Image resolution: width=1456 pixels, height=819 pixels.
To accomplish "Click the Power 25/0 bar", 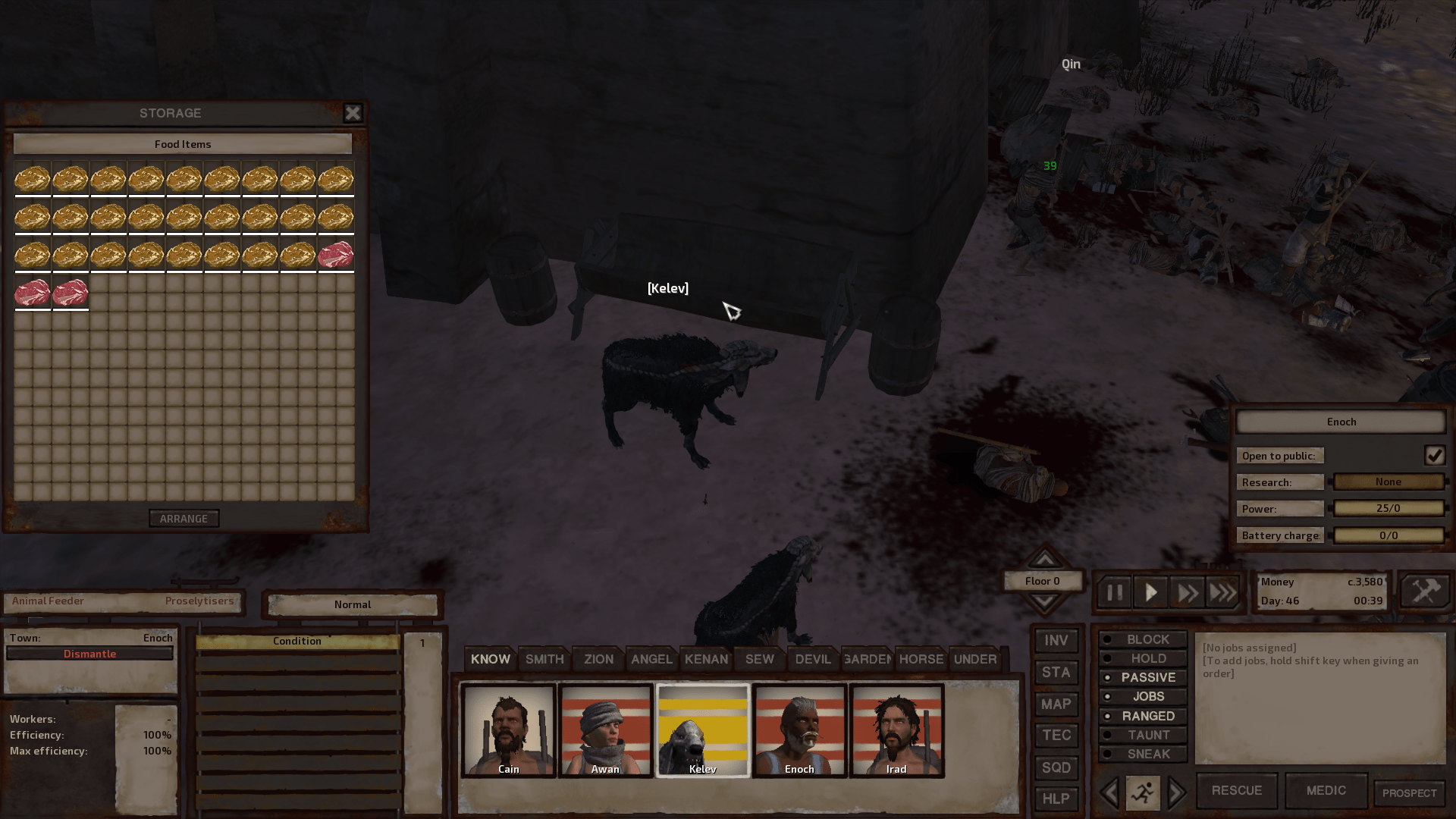I will 1389,508.
